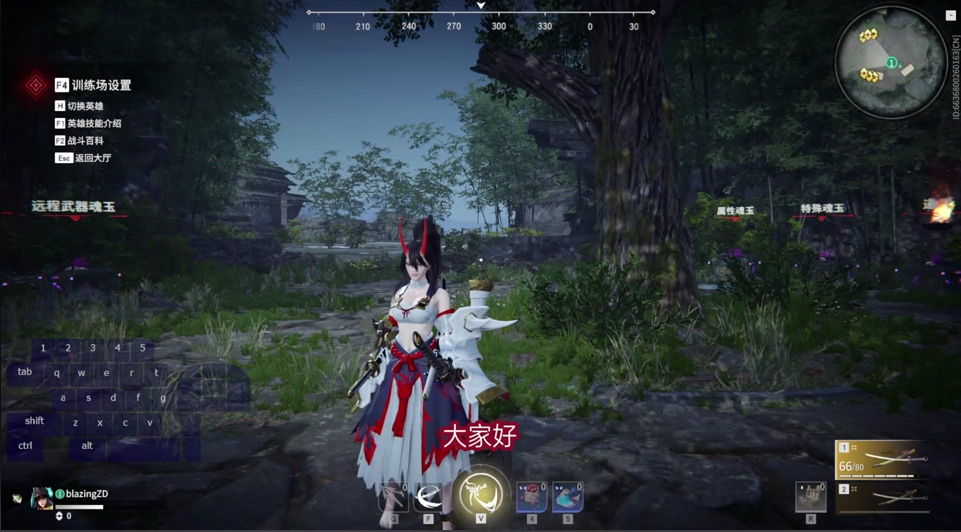Open 英雄技能介绍 hero skill introduction
The image size is (961, 532).
click(93, 124)
